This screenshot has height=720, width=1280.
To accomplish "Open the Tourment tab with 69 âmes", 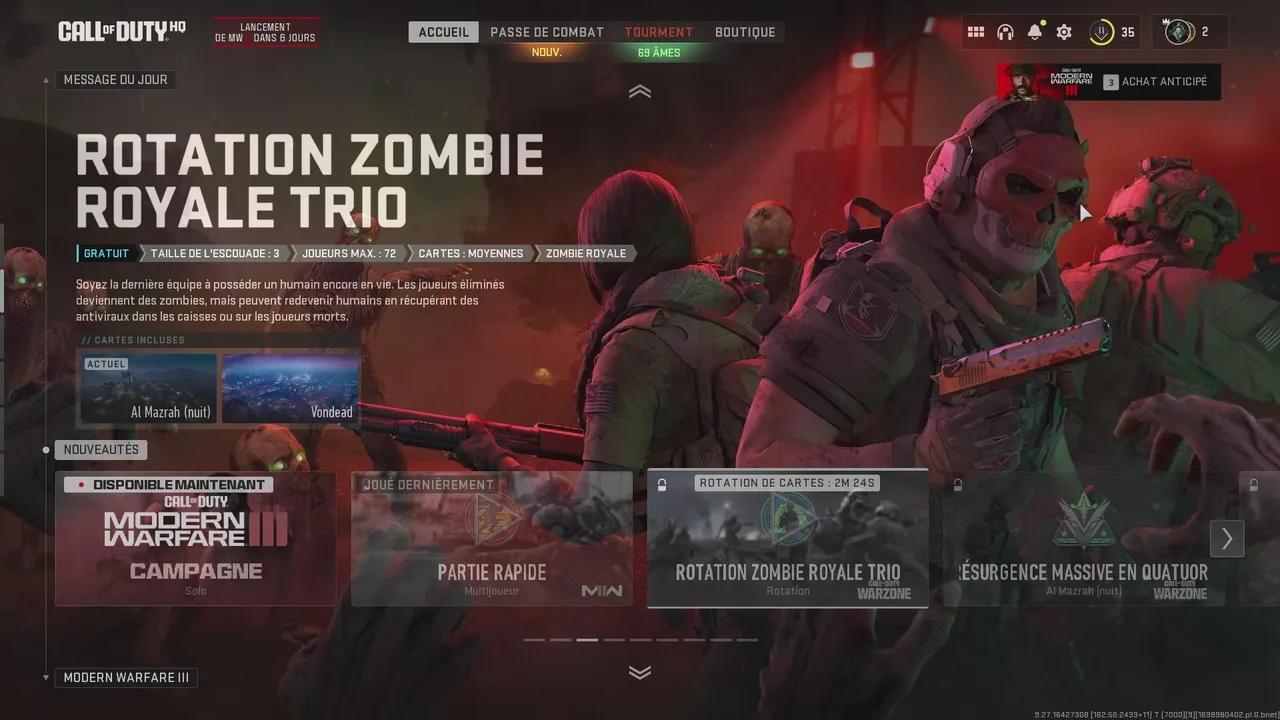I will tap(658, 31).
